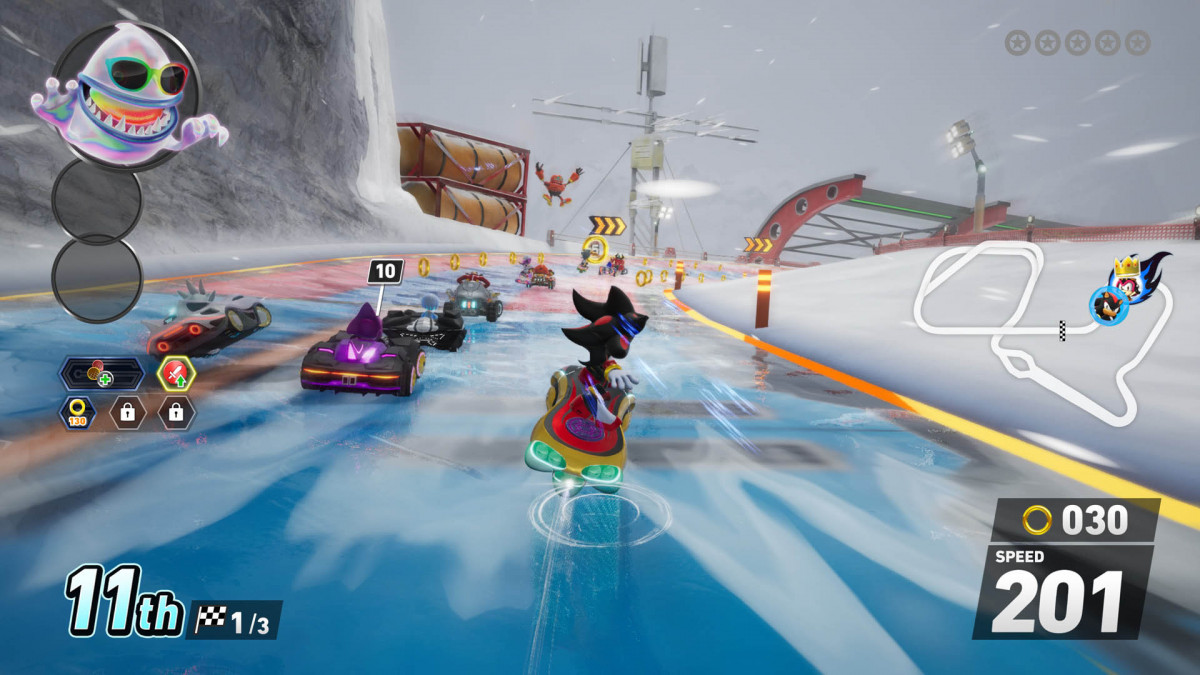Select the red sword attack-boost gadget

point(176,375)
